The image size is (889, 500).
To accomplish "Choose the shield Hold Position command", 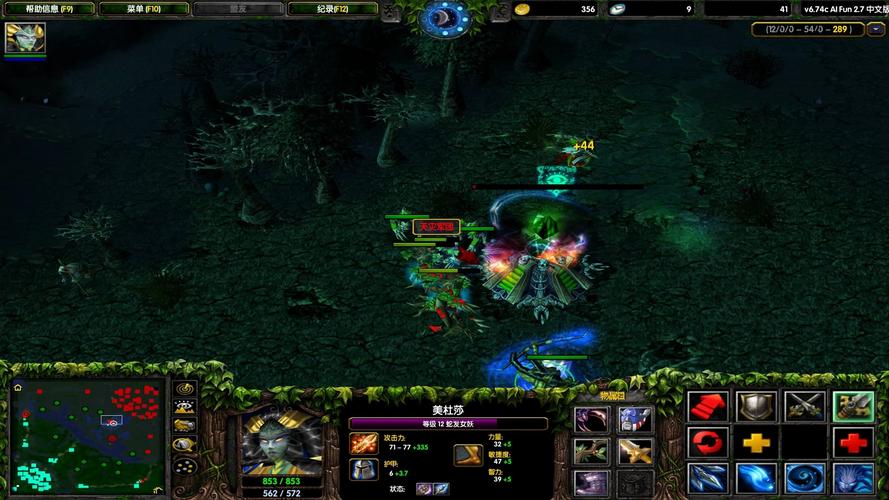I will (756, 406).
